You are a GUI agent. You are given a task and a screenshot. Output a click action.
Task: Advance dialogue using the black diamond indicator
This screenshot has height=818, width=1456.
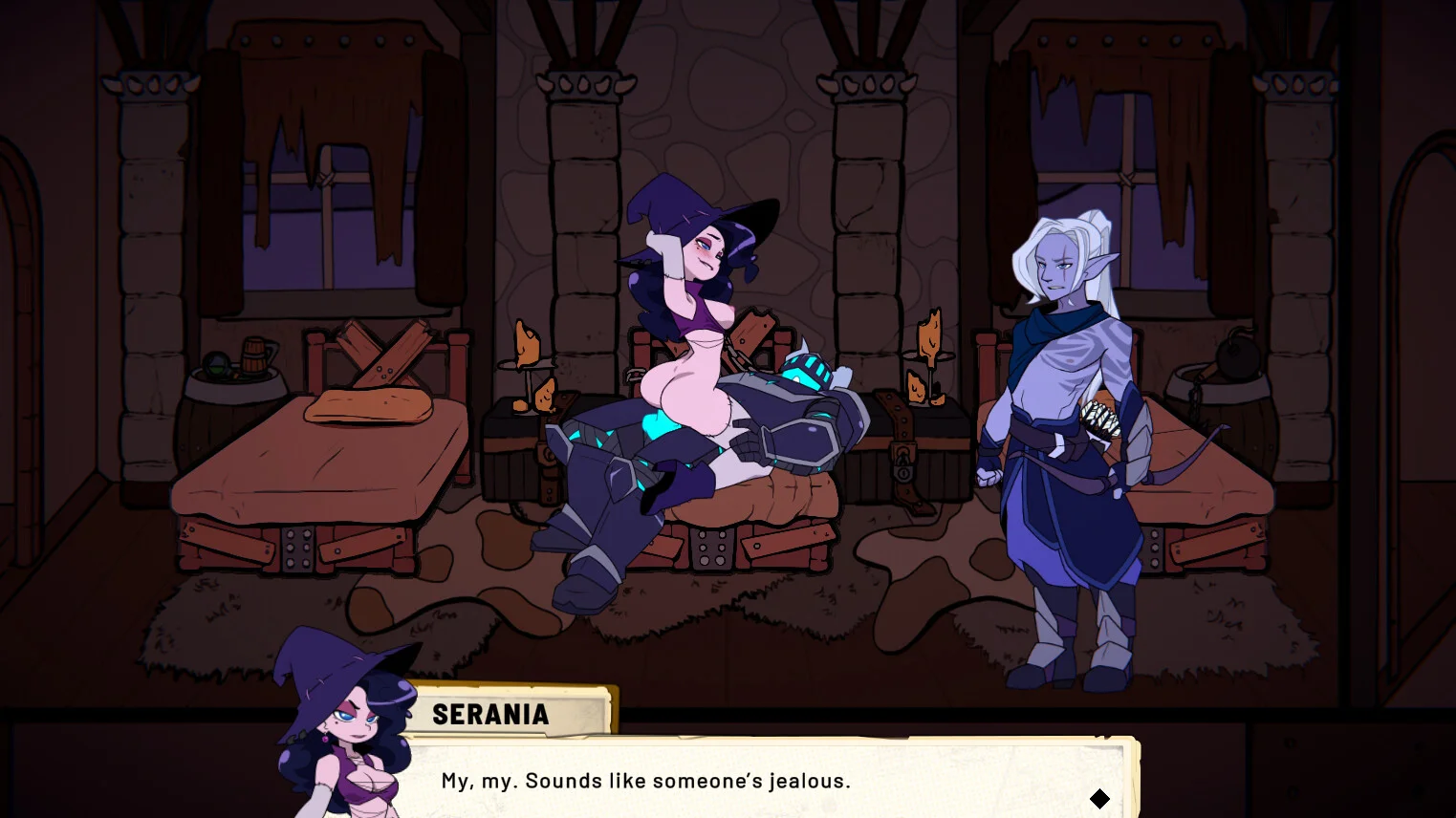[x=1099, y=798]
